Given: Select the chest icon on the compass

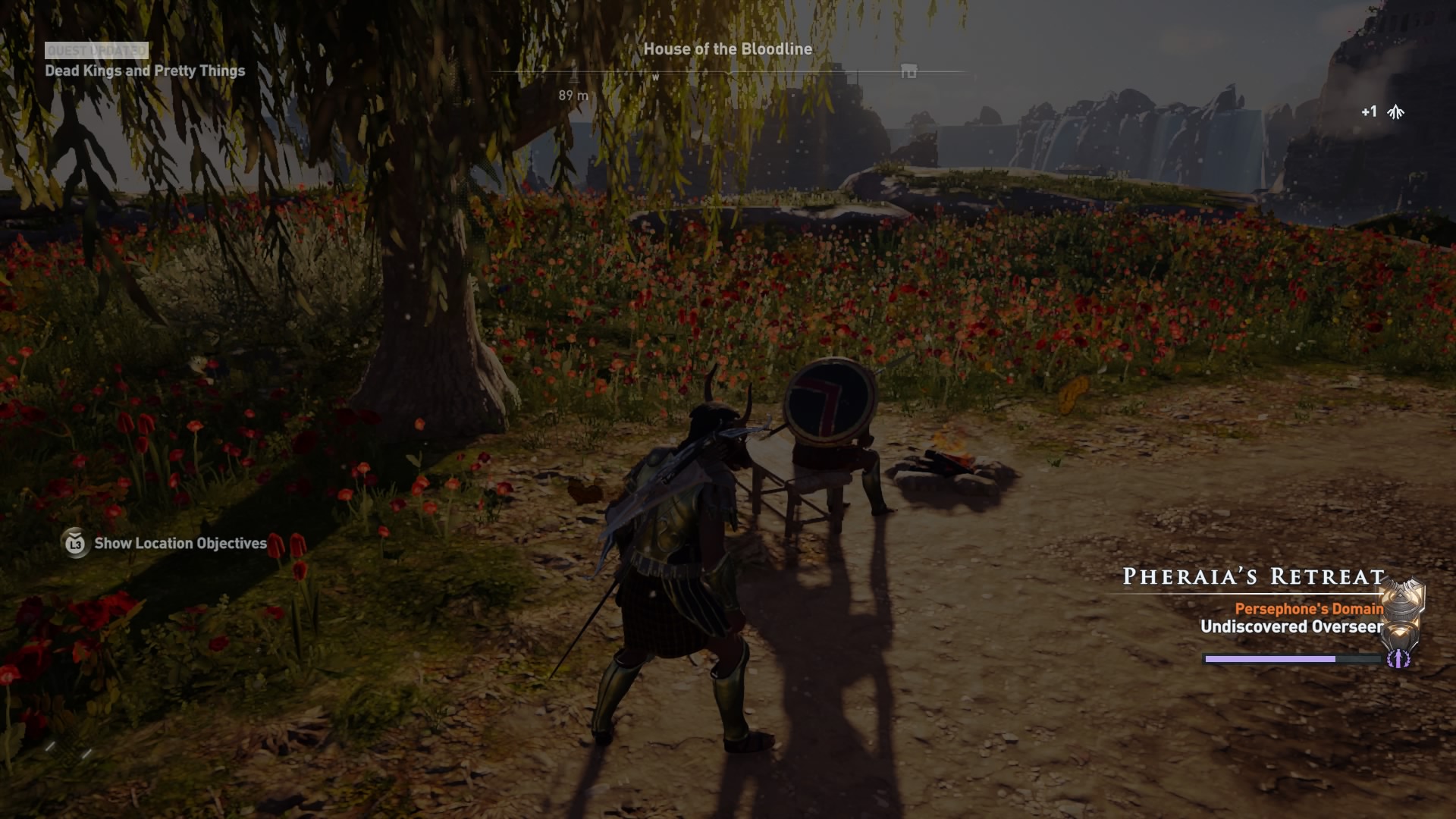Looking at the screenshot, I should pos(907,72).
